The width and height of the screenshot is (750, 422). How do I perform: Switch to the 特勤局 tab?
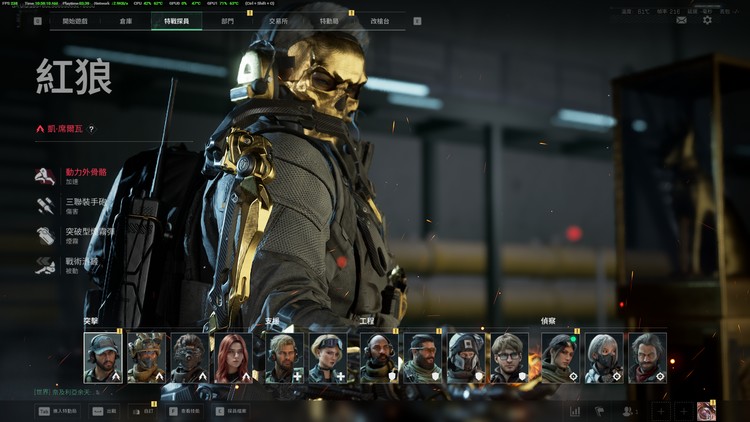[329, 21]
